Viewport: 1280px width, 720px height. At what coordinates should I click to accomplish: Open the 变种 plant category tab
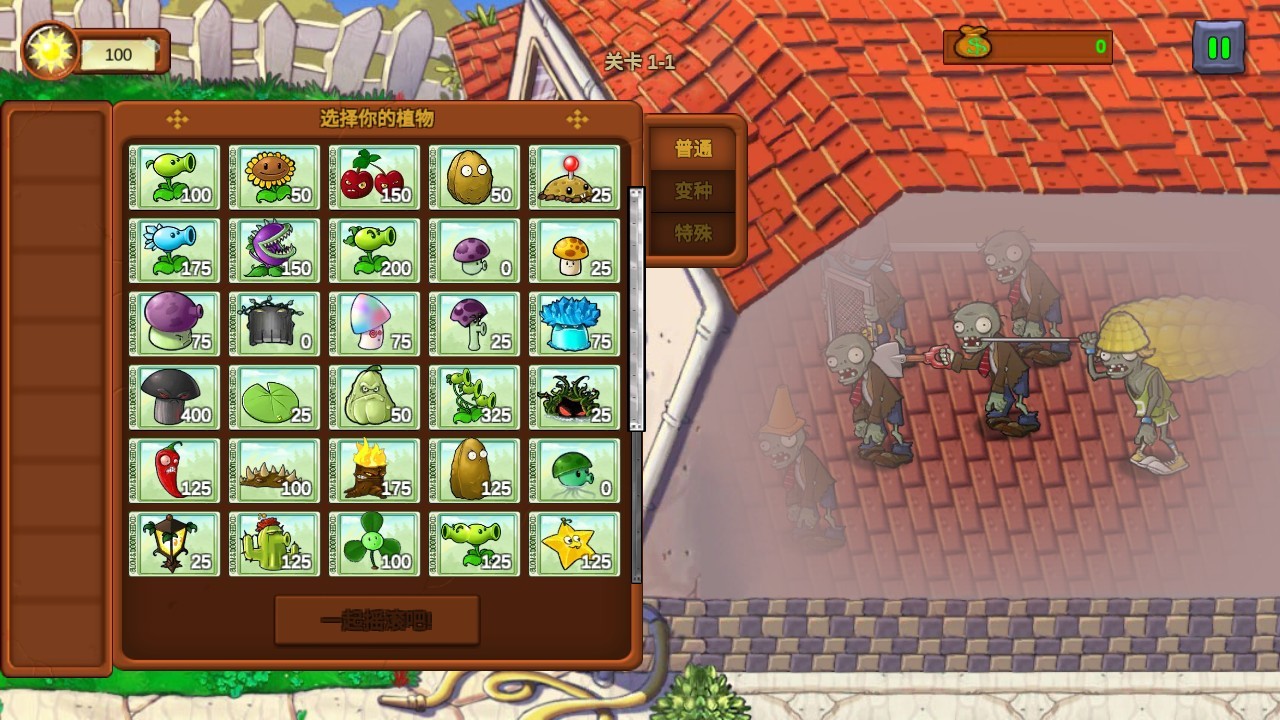pos(693,191)
